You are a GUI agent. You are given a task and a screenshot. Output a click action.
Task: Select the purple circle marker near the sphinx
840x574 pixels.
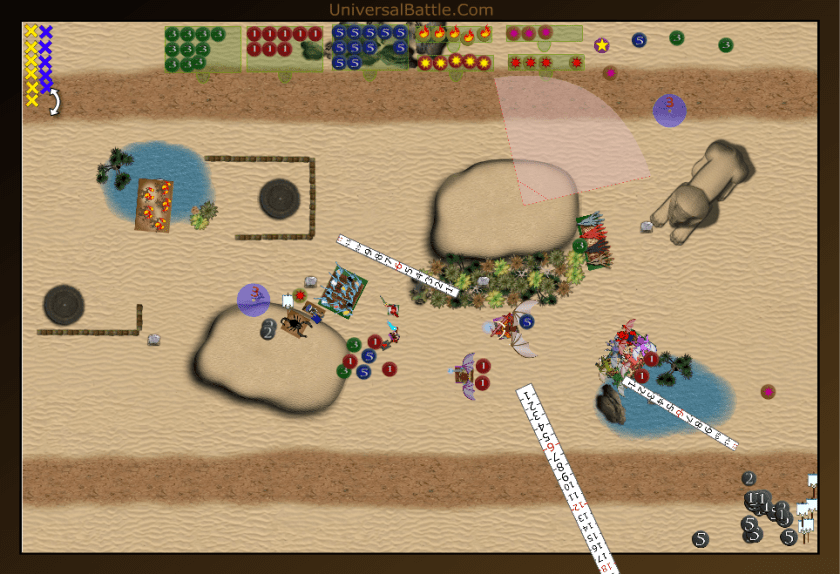(x=669, y=109)
